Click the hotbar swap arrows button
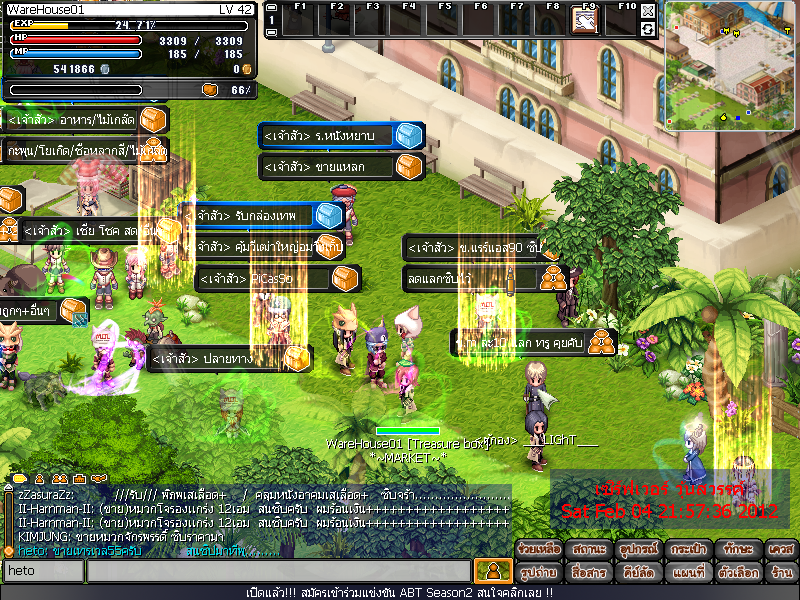 pos(648,29)
